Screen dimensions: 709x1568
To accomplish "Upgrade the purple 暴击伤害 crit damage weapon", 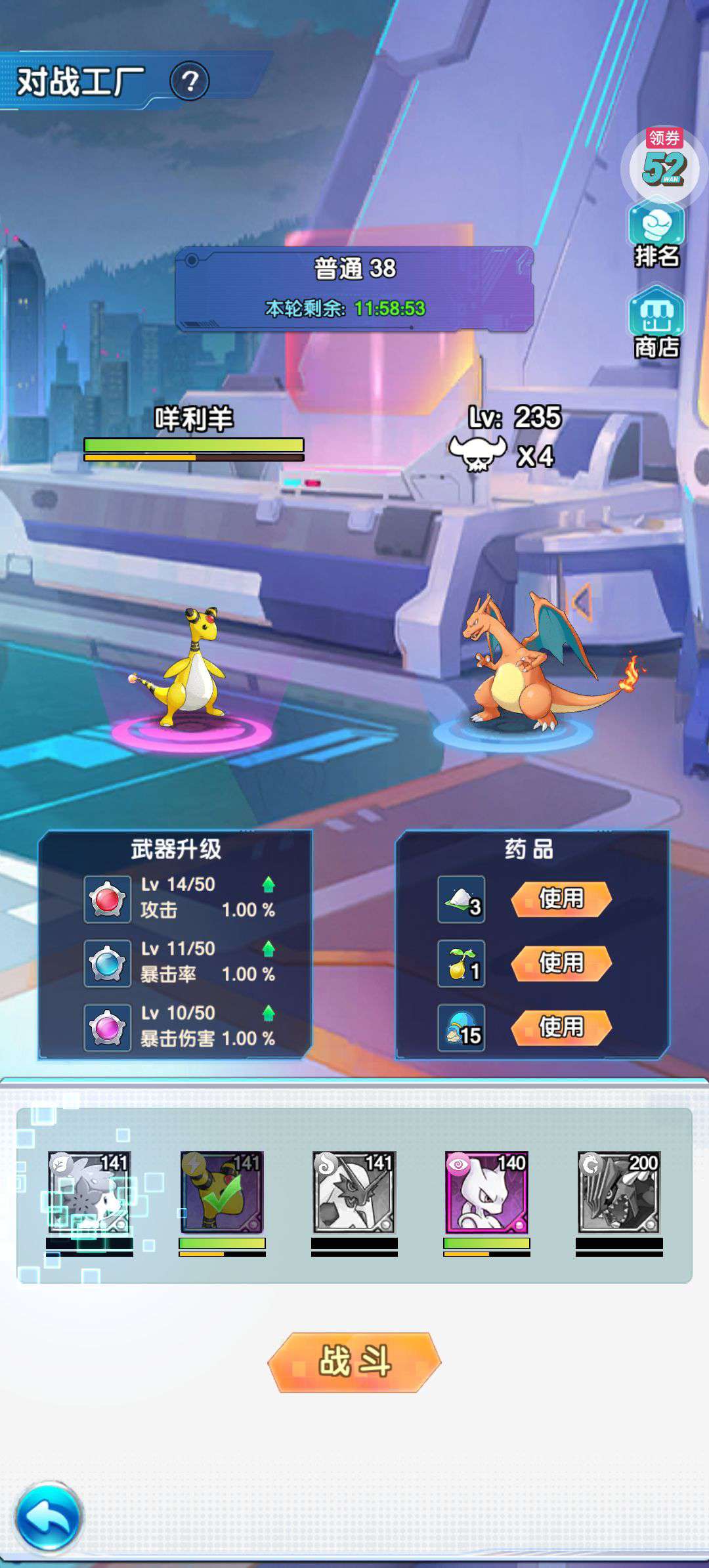I will click(268, 1013).
